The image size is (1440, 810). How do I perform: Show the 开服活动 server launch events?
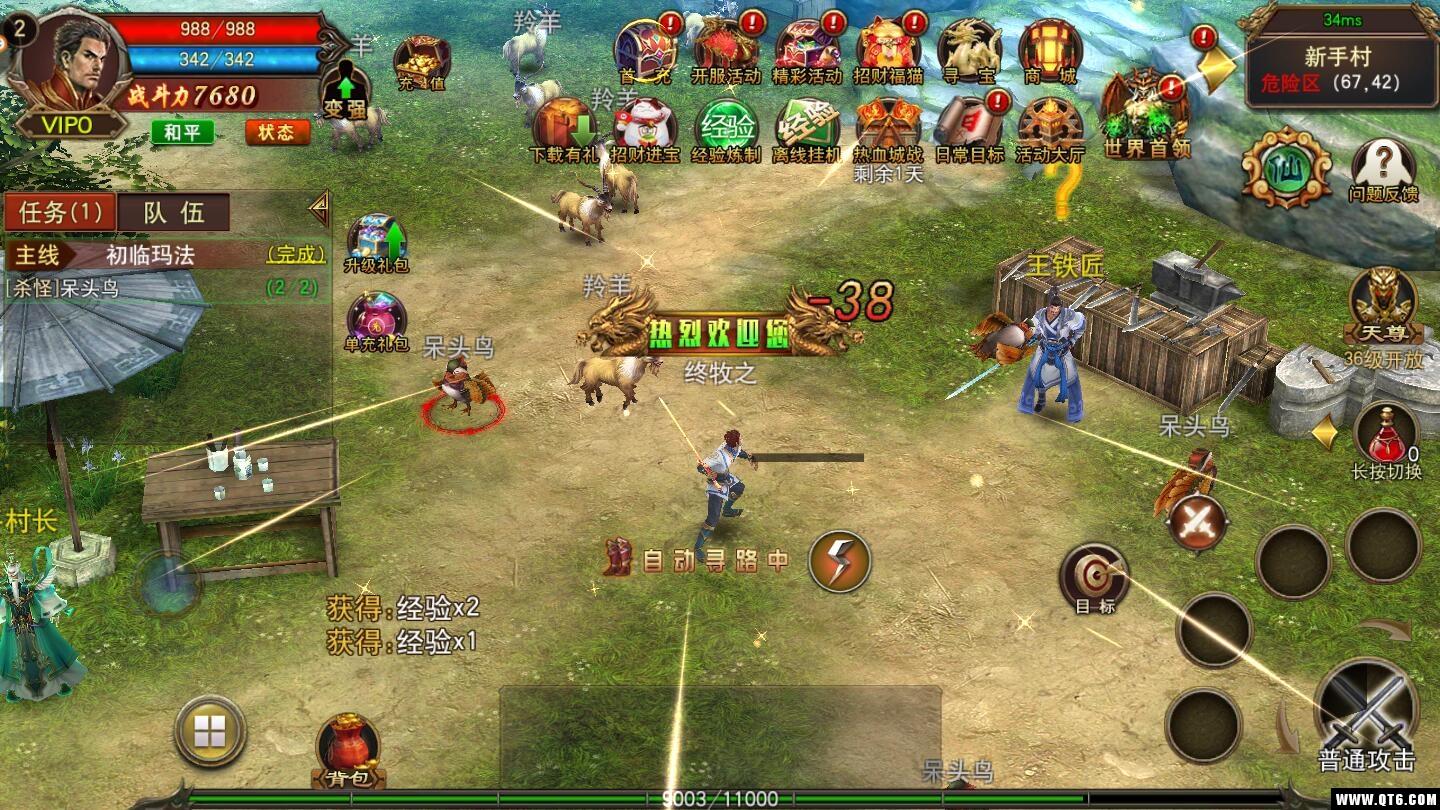tap(726, 51)
